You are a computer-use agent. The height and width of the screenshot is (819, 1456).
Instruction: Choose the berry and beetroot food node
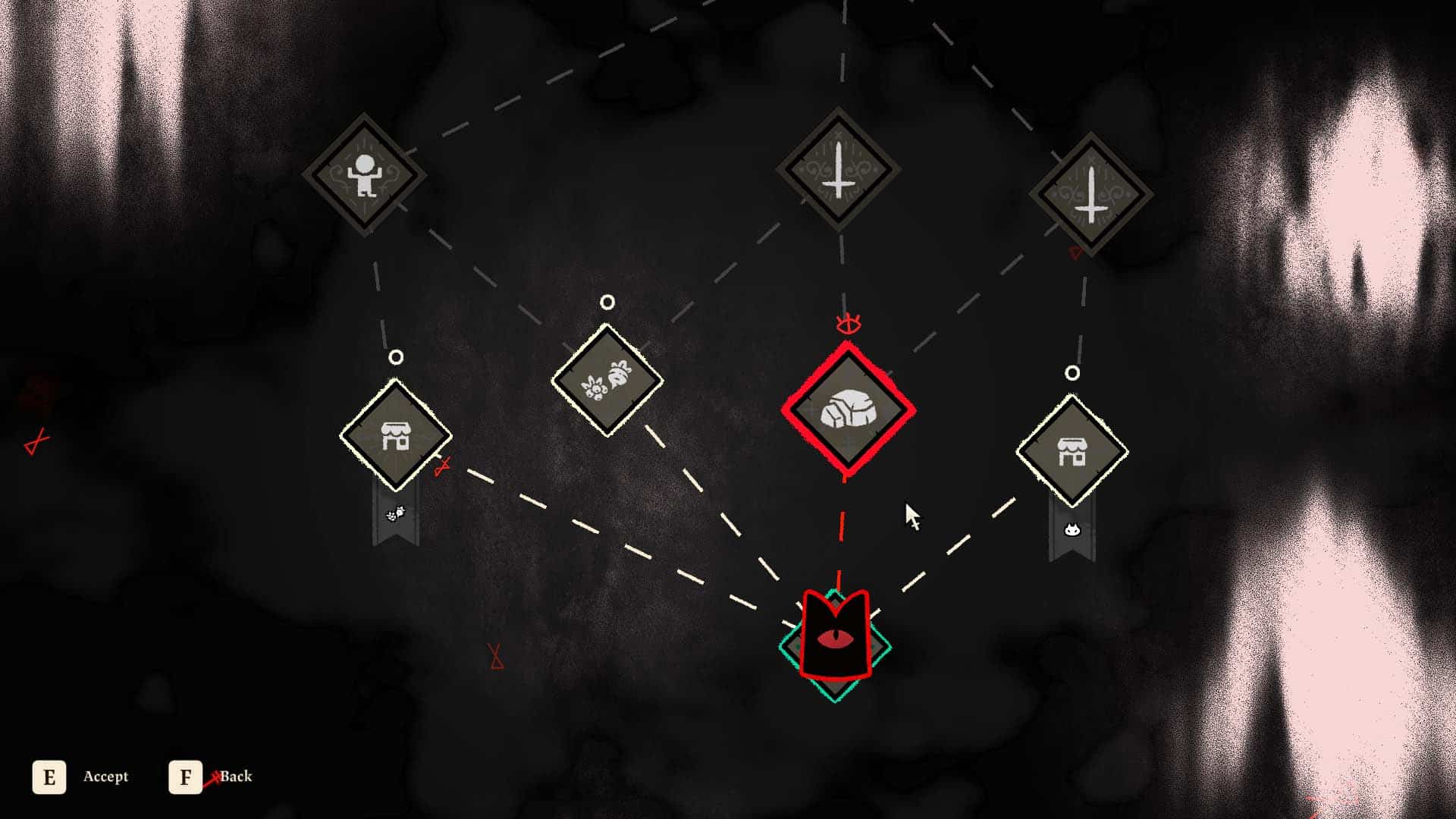click(607, 380)
